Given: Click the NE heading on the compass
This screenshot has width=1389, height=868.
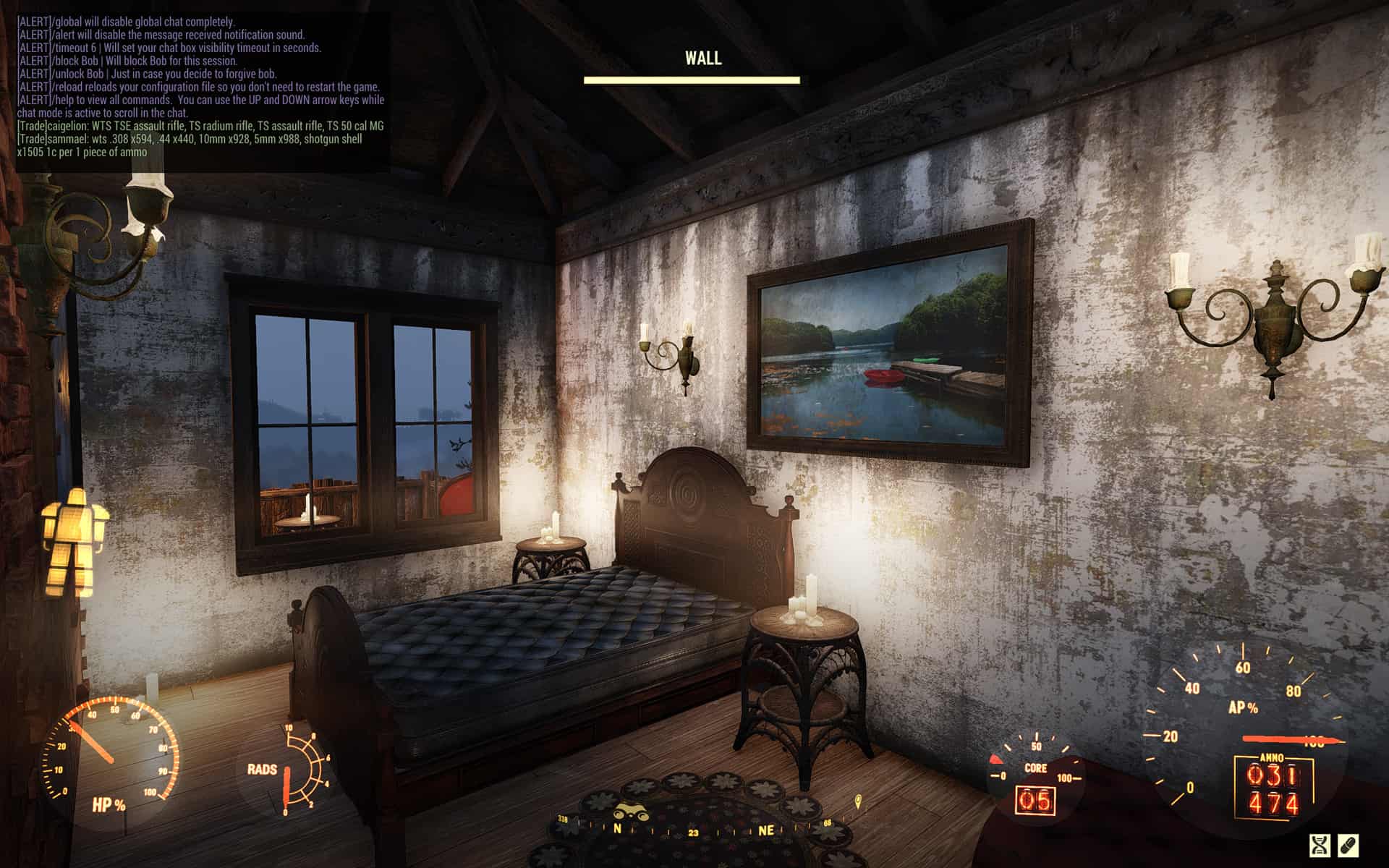Looking at the screenshot, I should click(766, 830).
